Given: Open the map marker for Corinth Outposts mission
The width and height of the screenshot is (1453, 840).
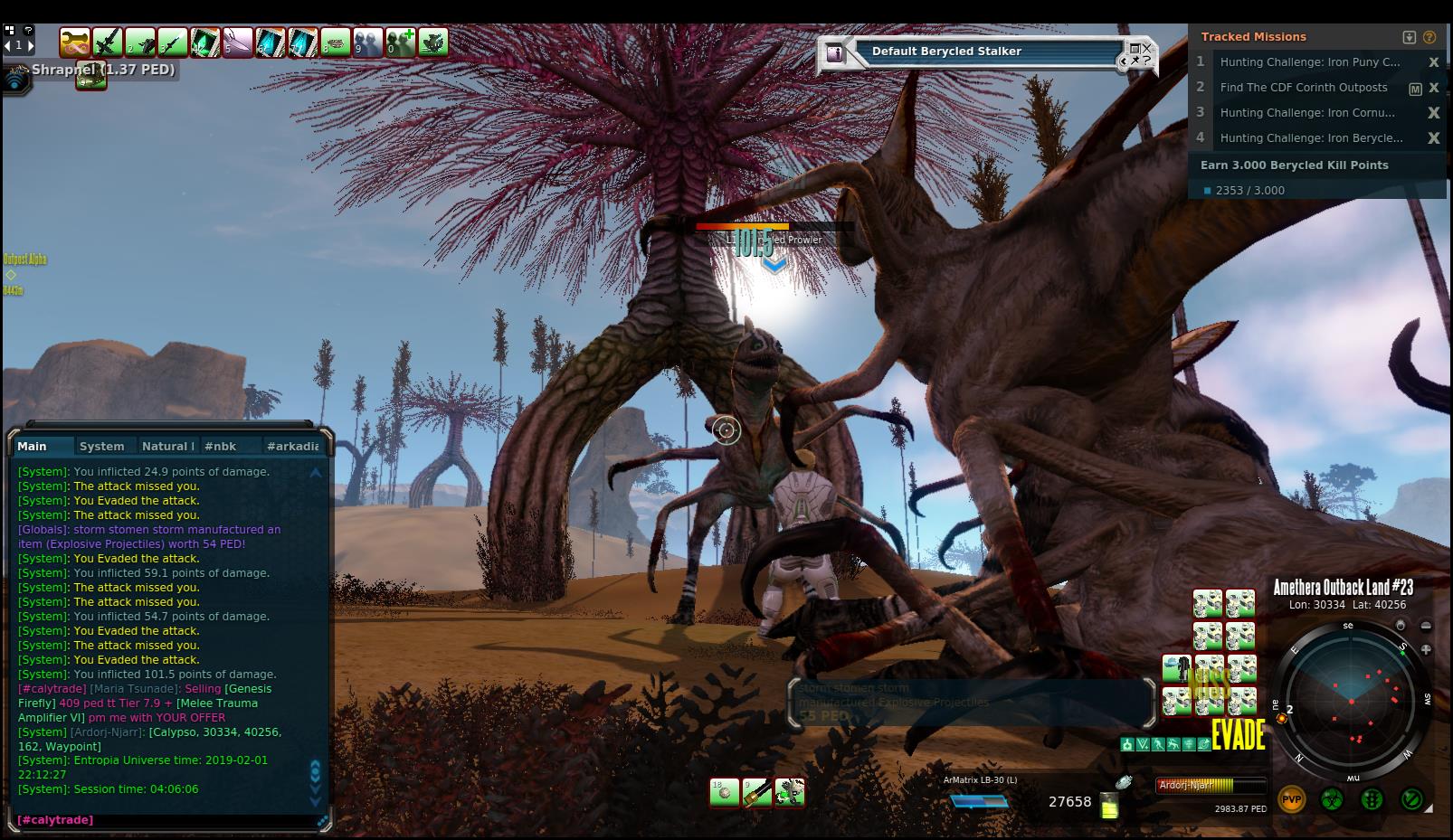Looking at the screenshot, I should click(1415, 89).
